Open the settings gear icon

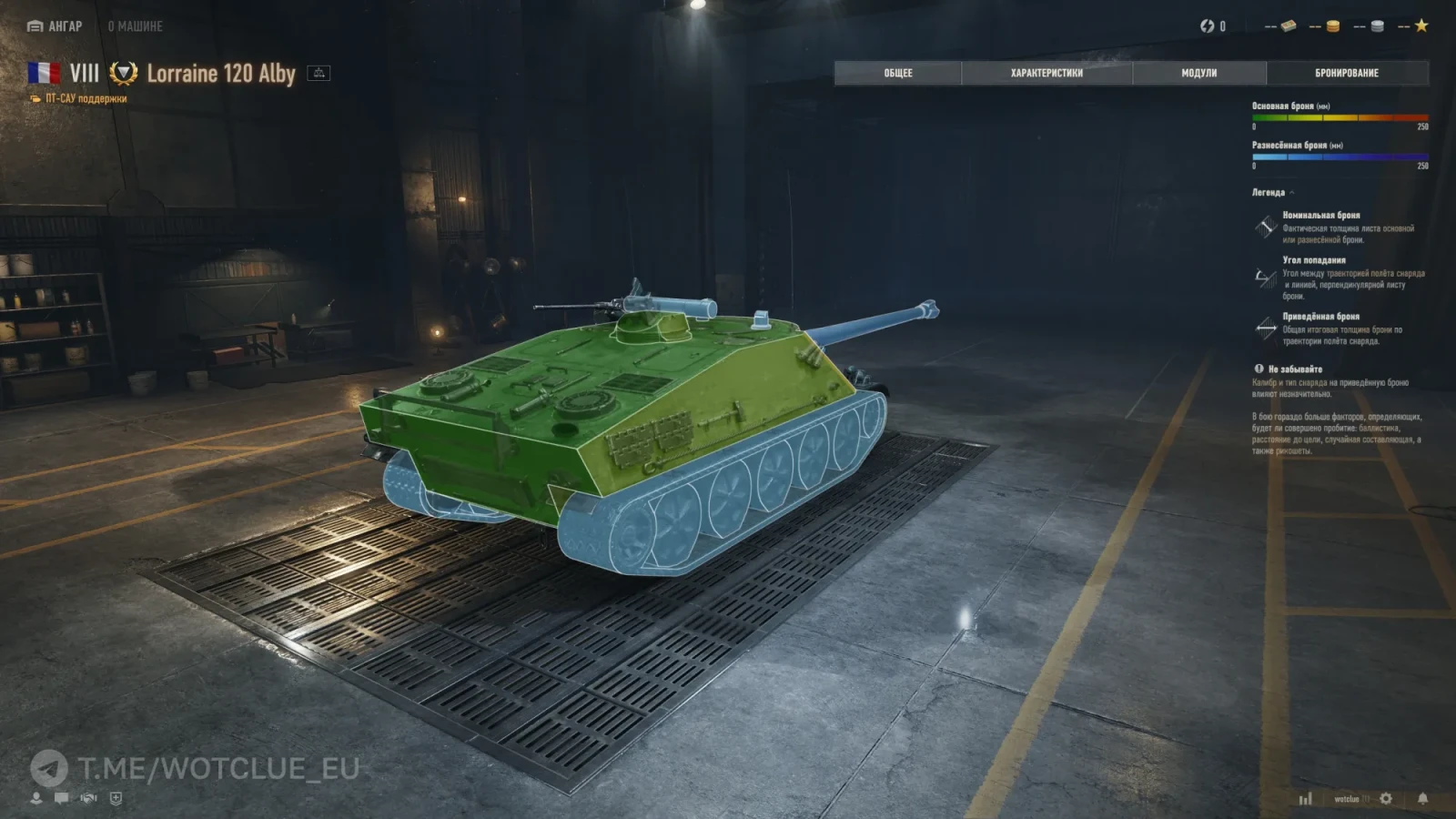[1386, 798]
